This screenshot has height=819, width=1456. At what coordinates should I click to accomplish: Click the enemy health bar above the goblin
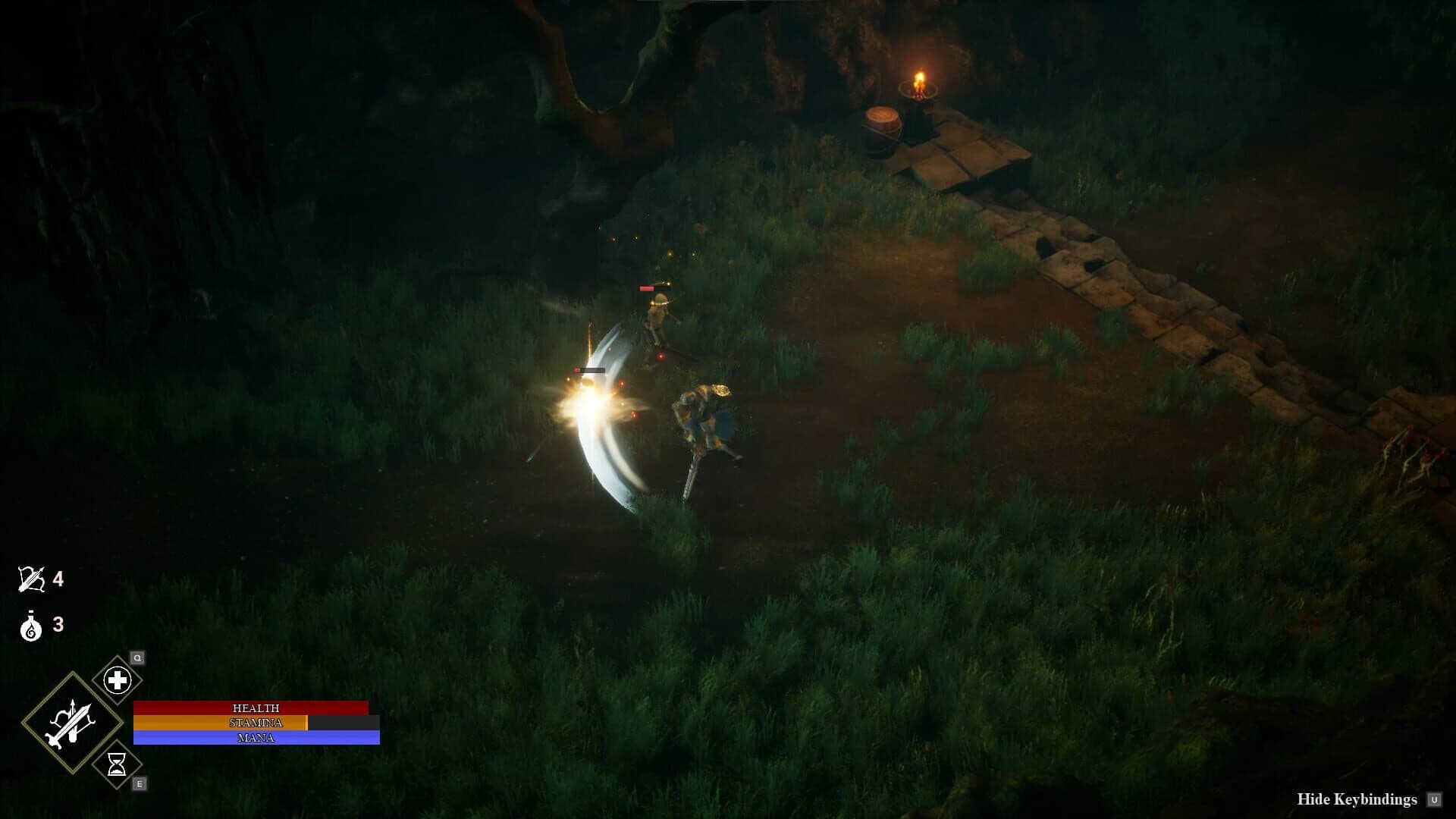[x=653, y=287]
